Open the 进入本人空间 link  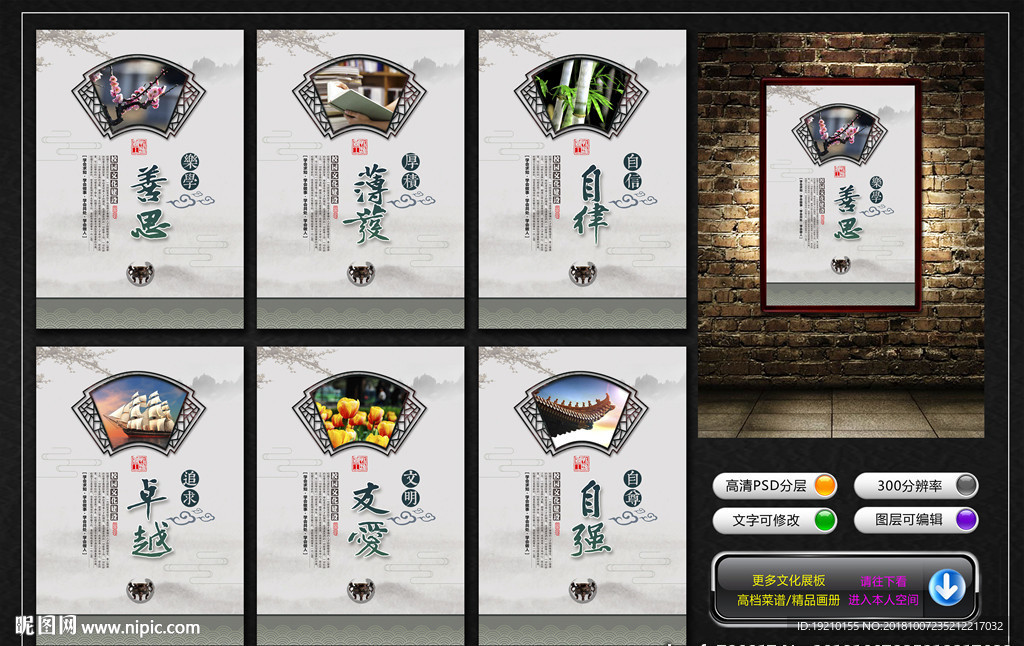(883, 600)
